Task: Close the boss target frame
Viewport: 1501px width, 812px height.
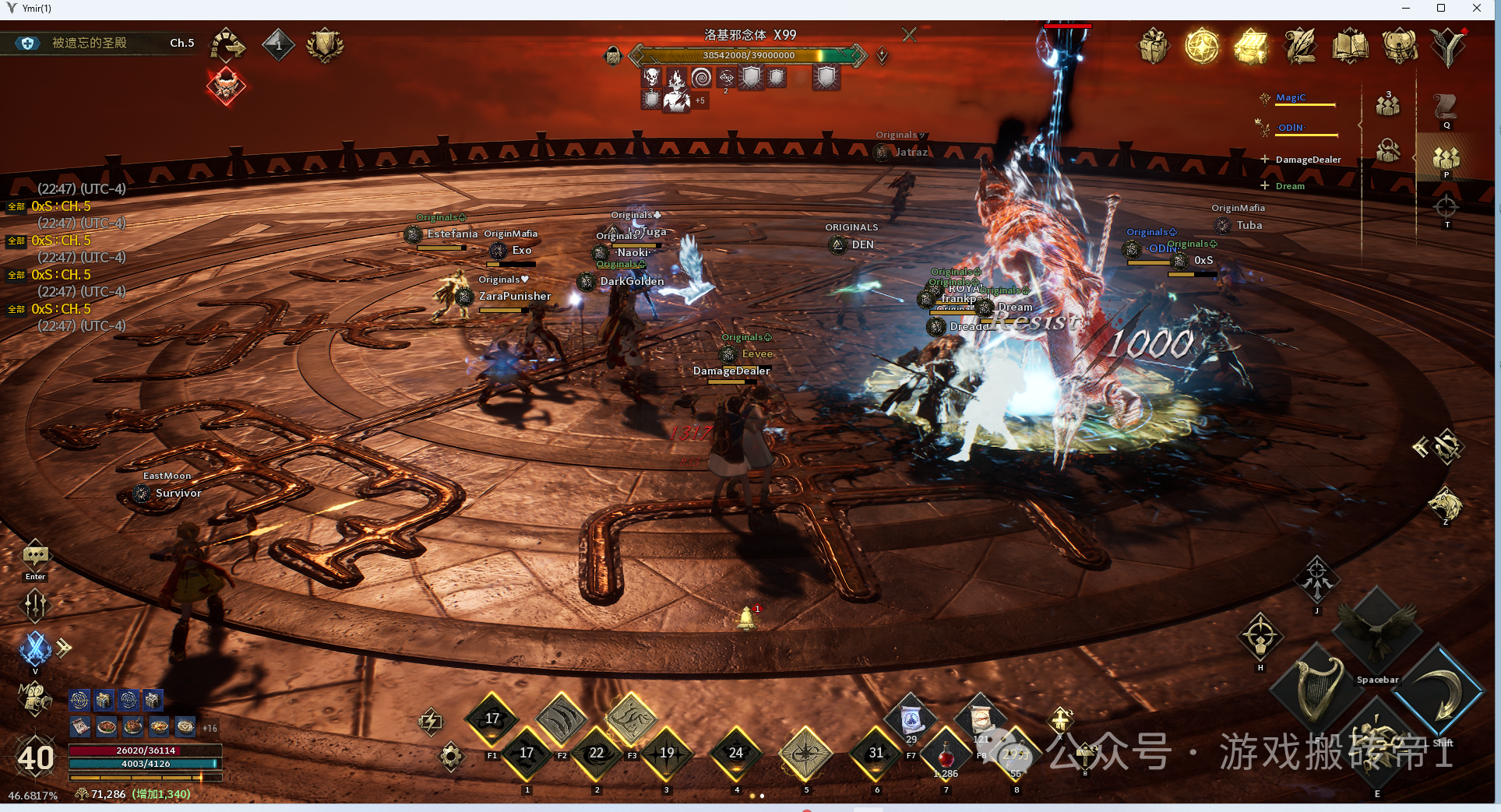Action: (909, 35)
